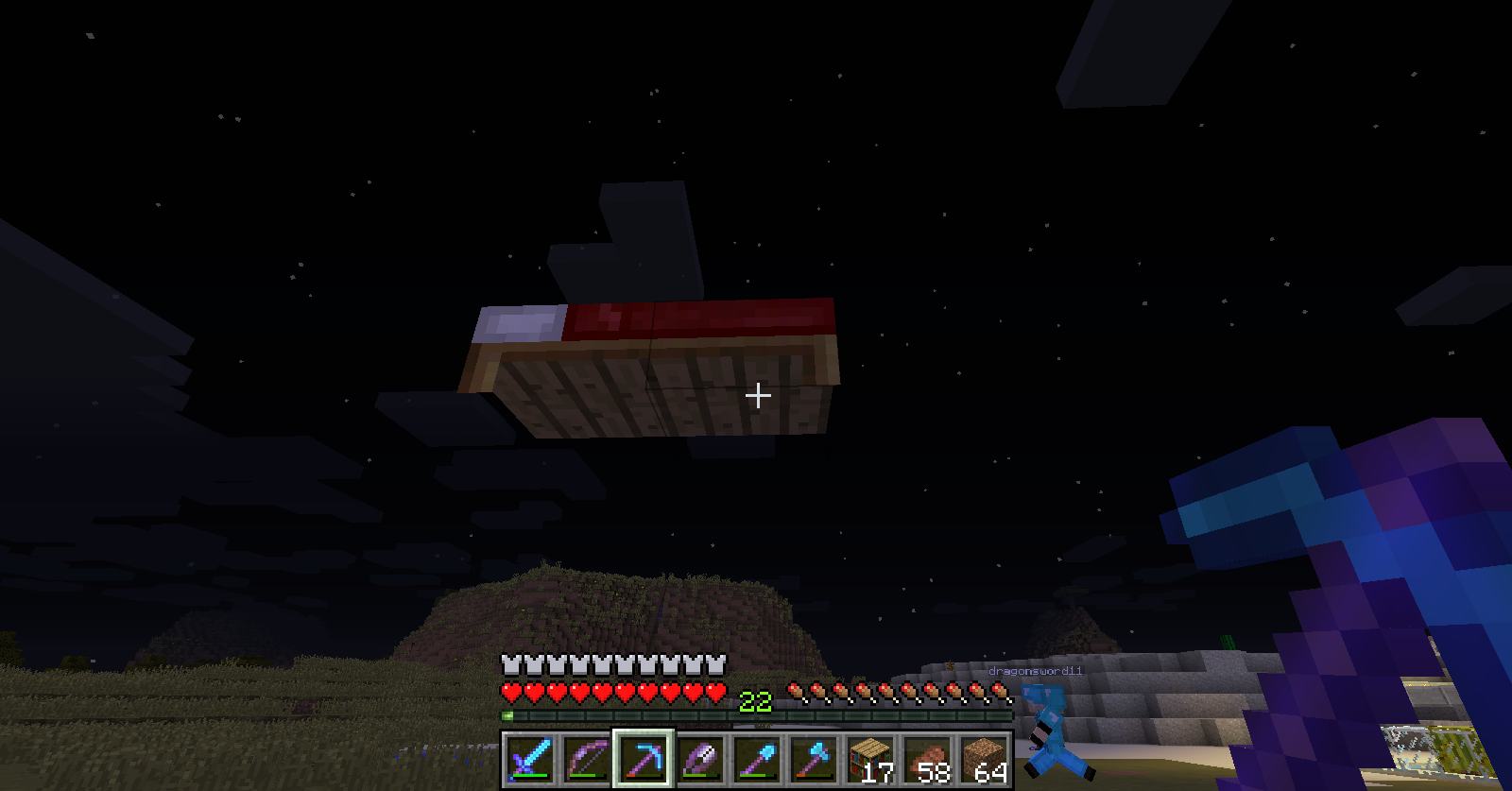1512x791 pixels.
Task: Click the diamond pickaxe hotbar slot
Action: (644, 759)
